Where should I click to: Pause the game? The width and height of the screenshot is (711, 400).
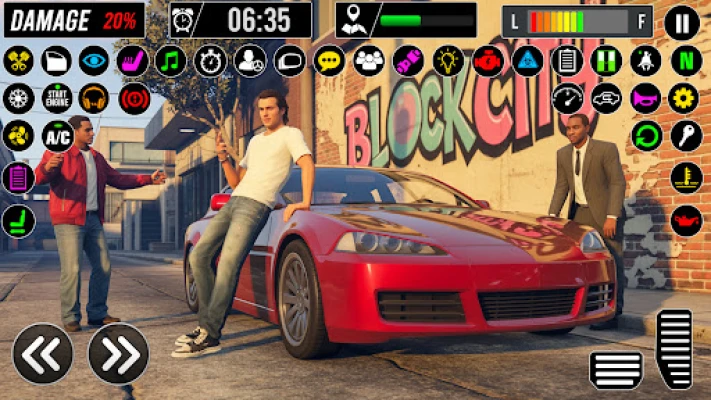pyautogui.click(x=682, y=21)
